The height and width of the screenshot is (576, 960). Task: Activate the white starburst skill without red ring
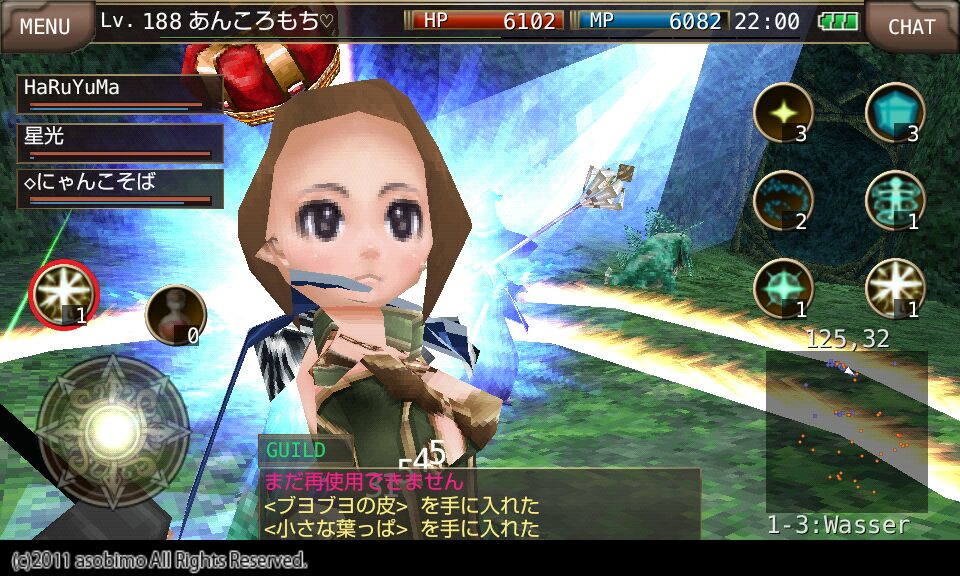click(x=894, y=288)
